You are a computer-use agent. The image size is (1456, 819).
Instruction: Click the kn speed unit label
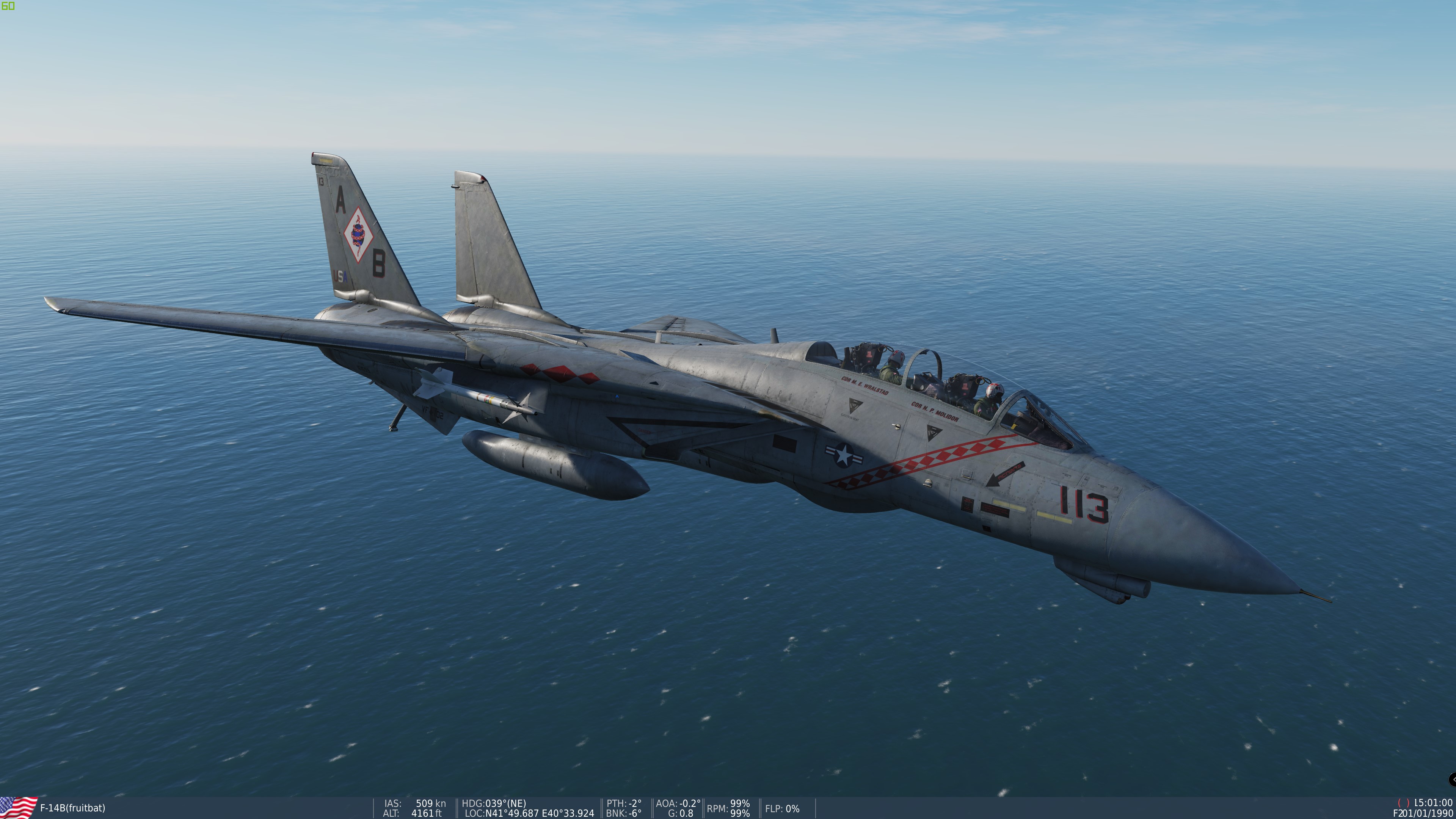(441, 803)
